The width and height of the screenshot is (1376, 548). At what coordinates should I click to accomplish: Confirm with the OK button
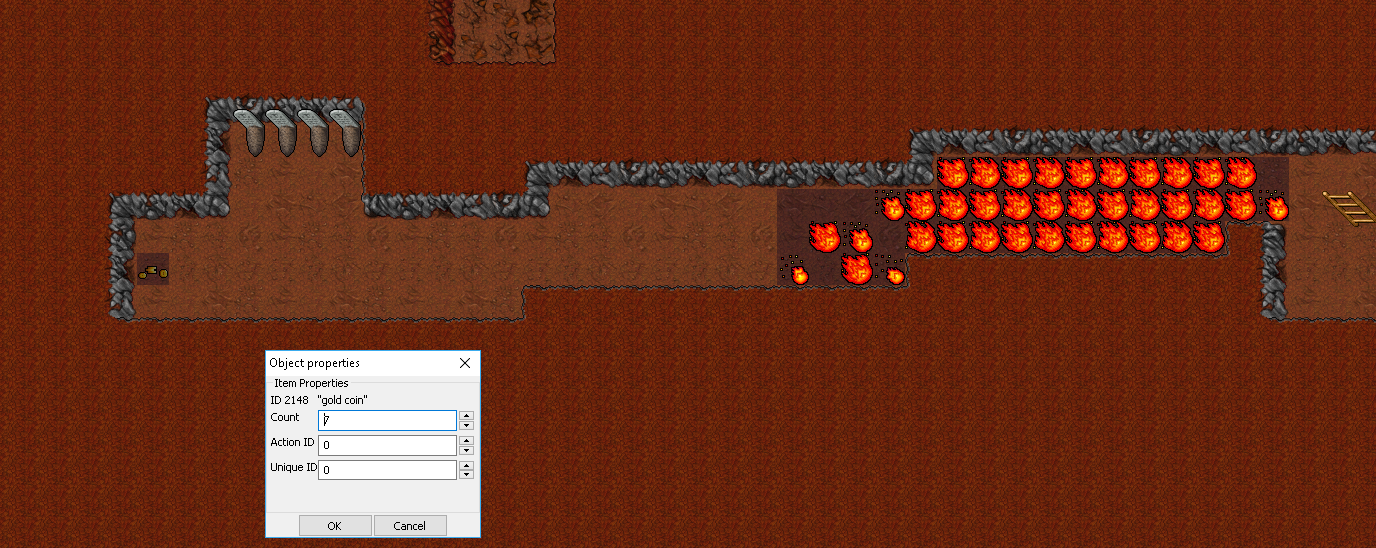click(334, 526)
